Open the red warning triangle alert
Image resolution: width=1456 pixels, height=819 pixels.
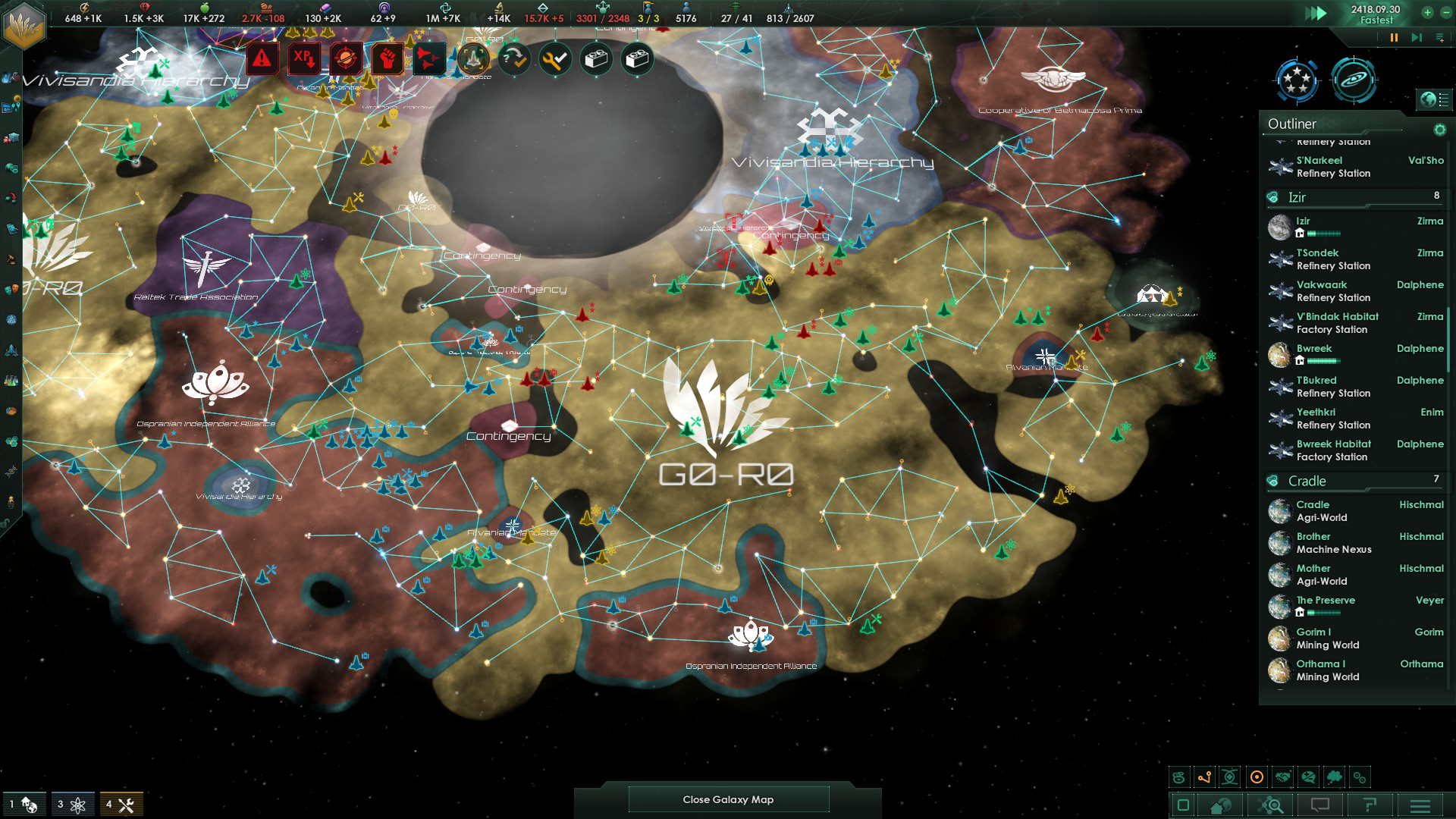pyautogui.click(x=262, y=58)
